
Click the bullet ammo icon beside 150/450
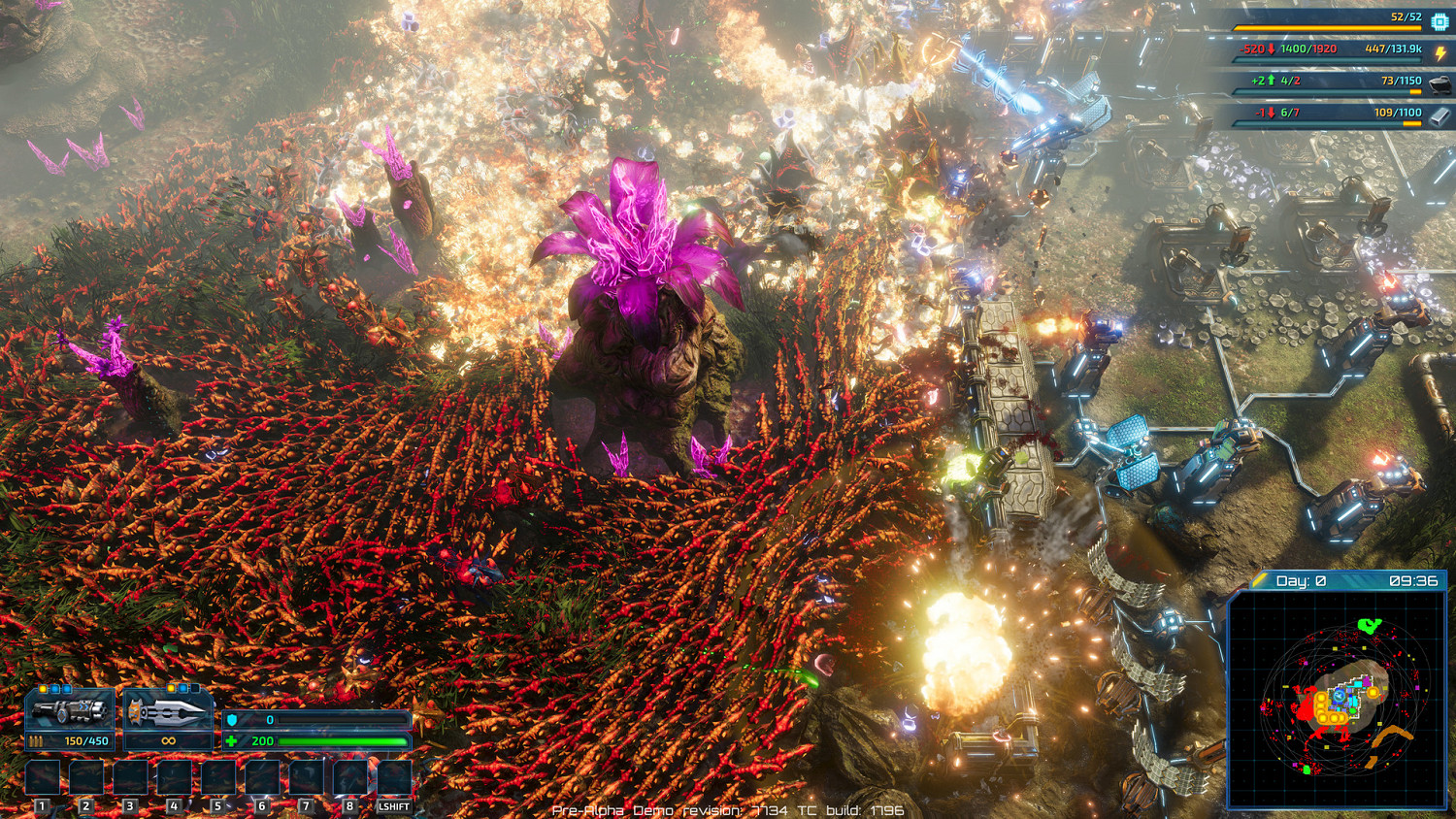37,740
